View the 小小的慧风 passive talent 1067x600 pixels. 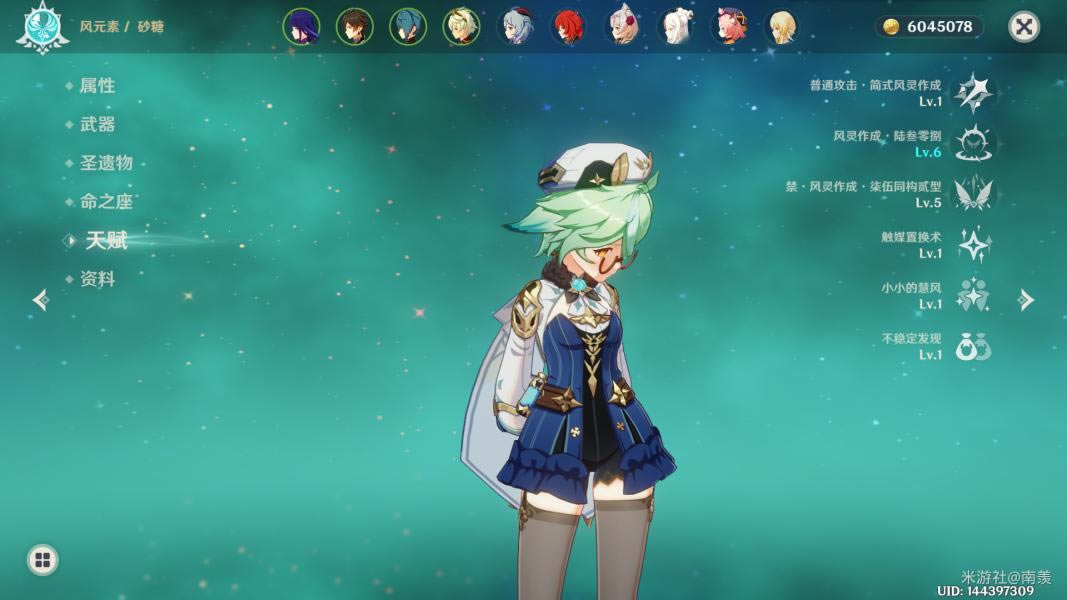pyautogui.click(x=972, y=296)
